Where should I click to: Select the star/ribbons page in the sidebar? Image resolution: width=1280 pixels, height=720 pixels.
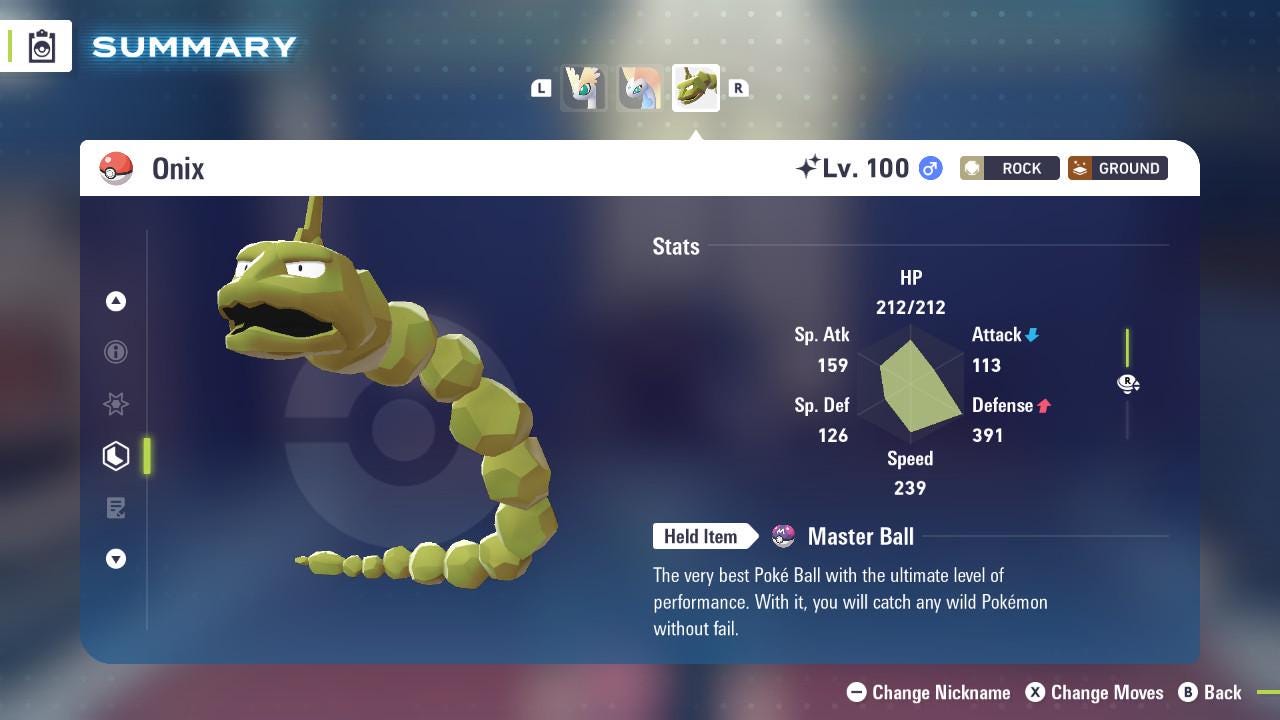point(116,404)
